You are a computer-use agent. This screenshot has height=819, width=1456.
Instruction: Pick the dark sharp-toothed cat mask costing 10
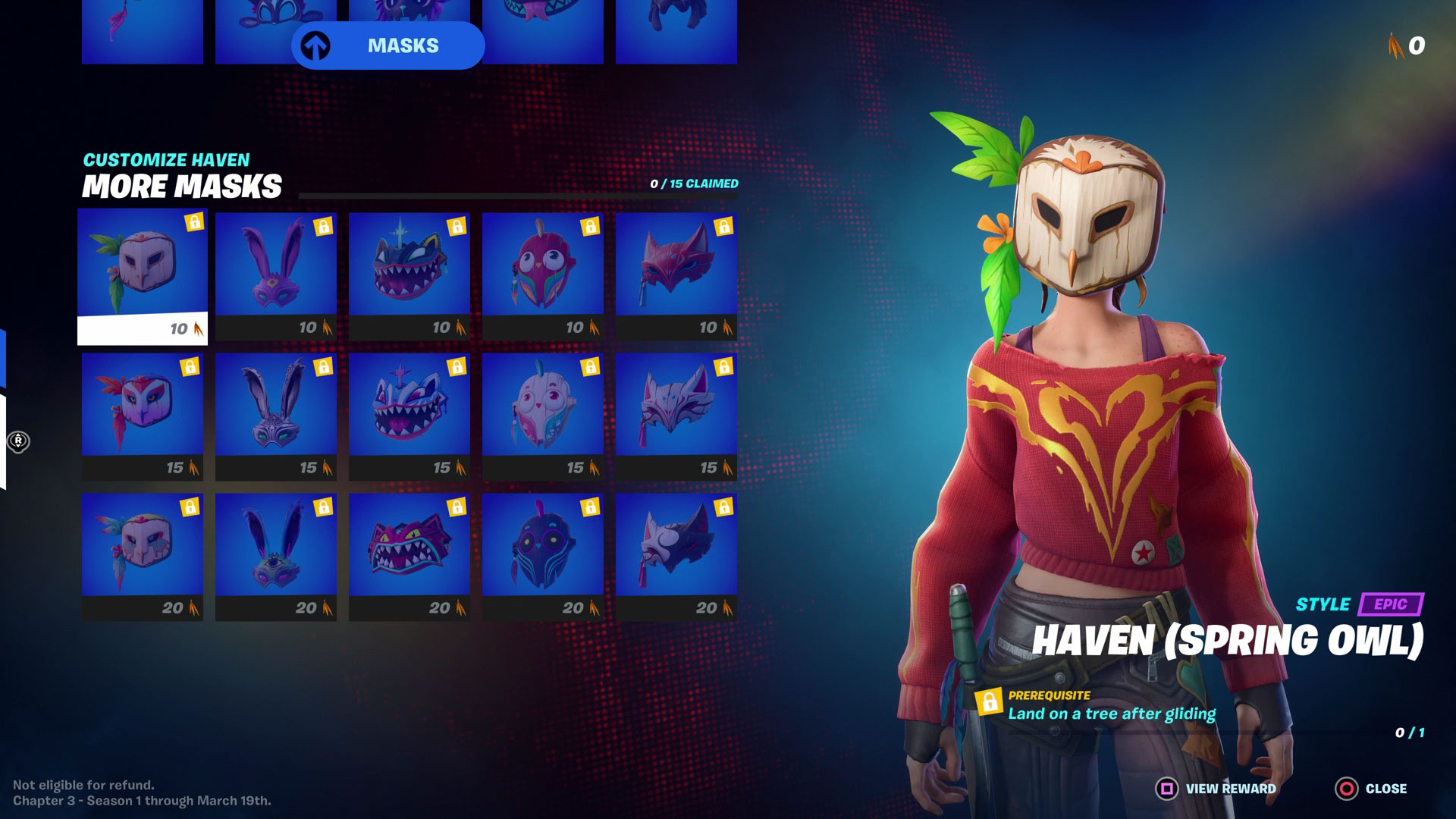409,273
